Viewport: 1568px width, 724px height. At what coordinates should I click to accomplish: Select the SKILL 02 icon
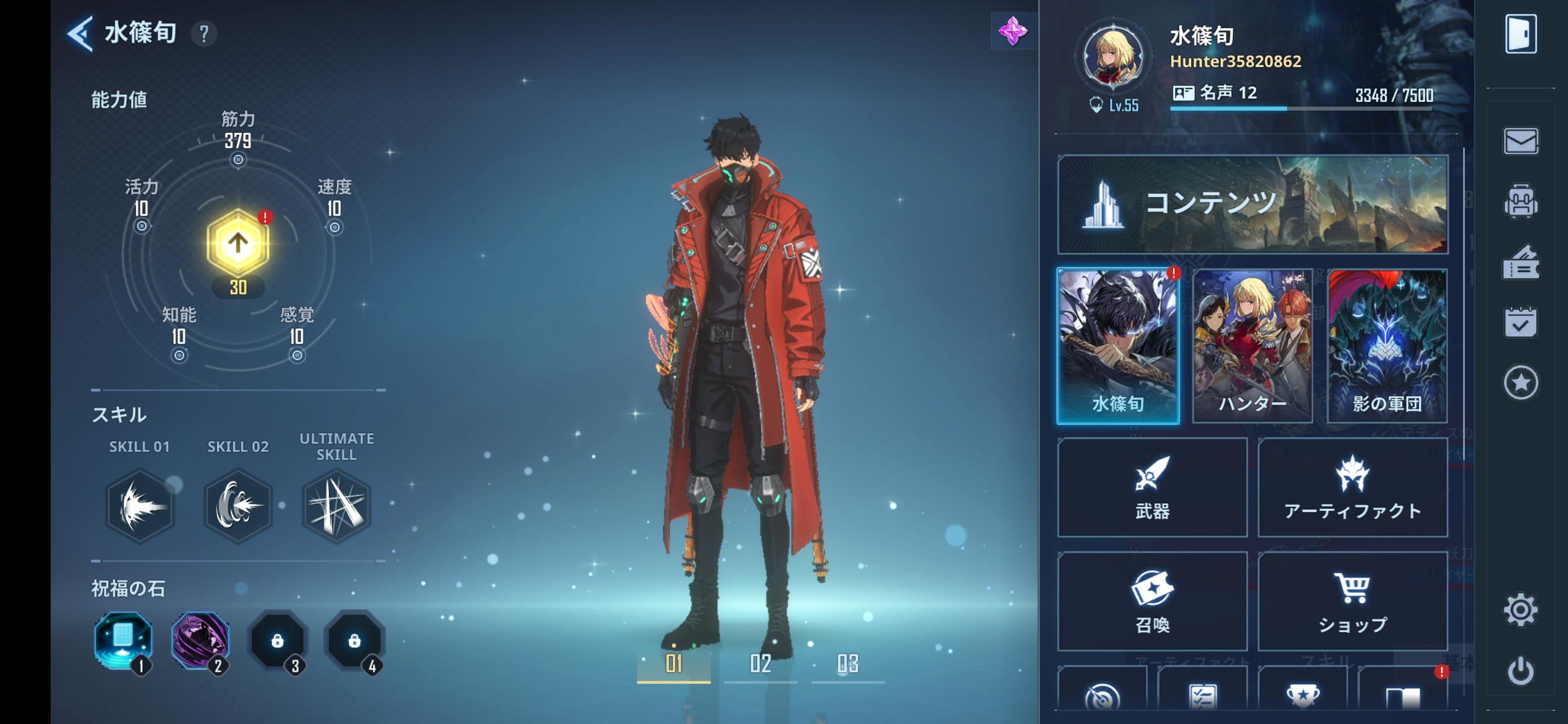tap(238, 505)
